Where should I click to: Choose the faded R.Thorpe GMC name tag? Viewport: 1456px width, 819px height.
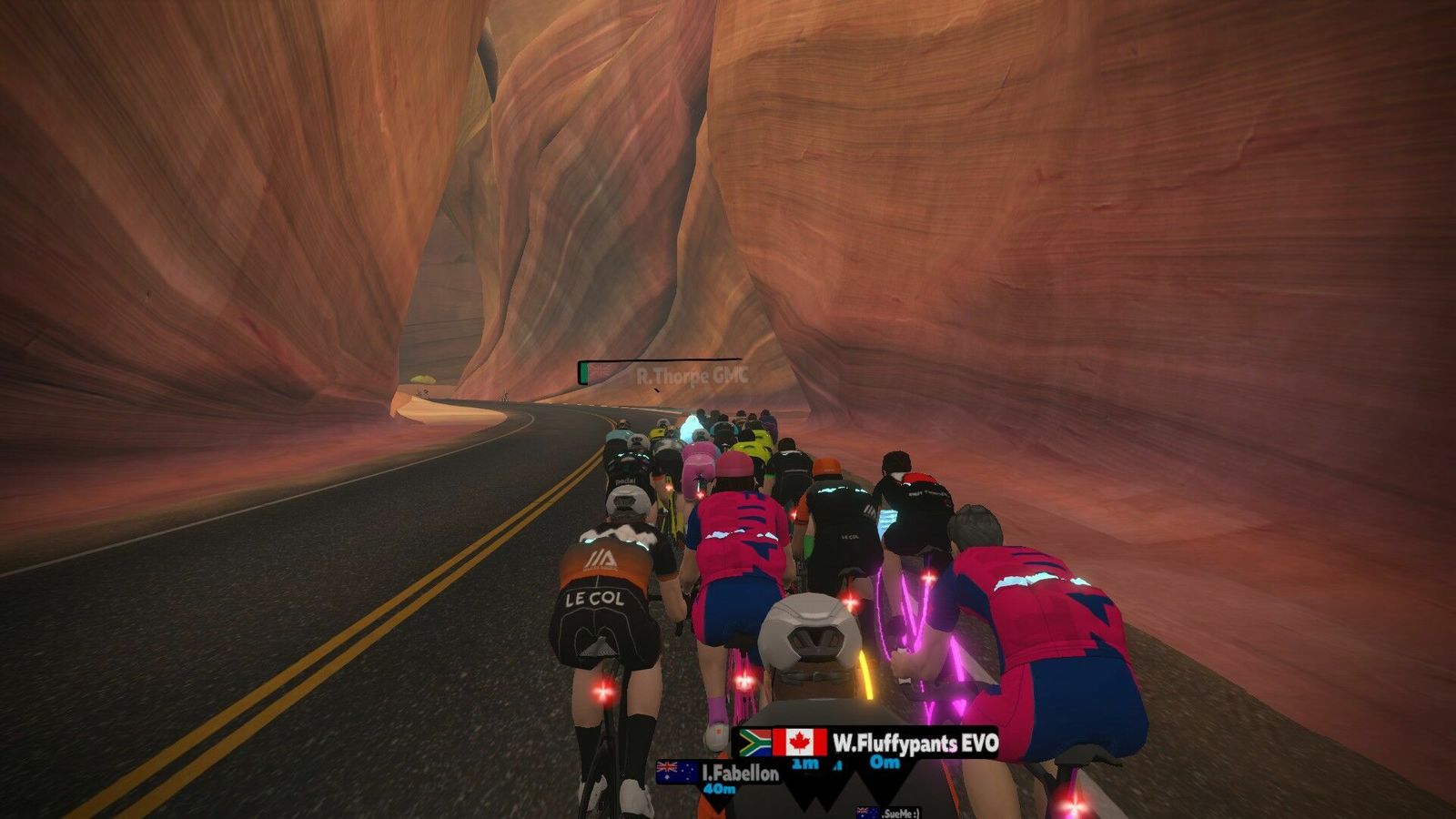(x=690, y=374)
